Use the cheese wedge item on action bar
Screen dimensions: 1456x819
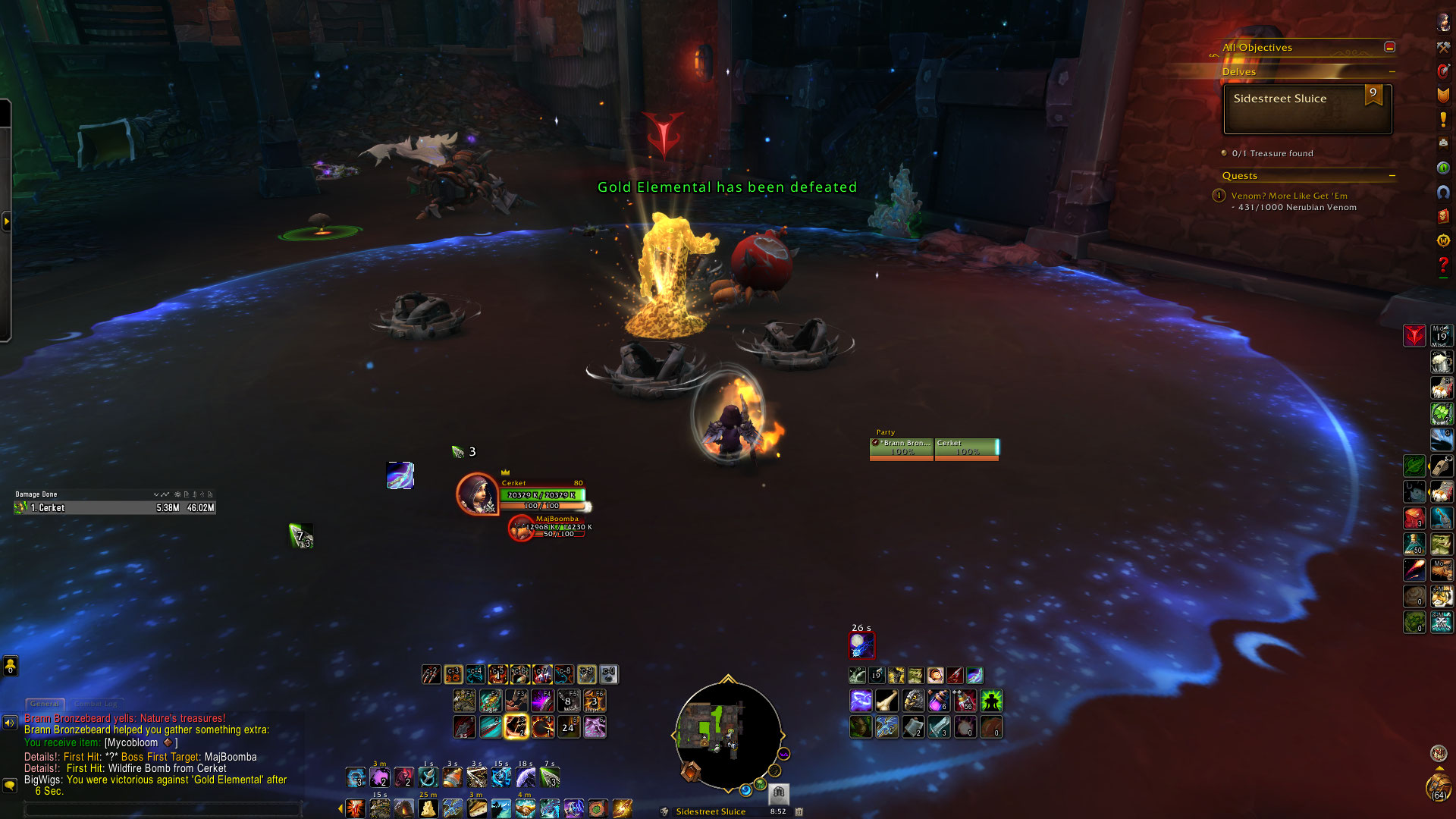click(428, 808)
